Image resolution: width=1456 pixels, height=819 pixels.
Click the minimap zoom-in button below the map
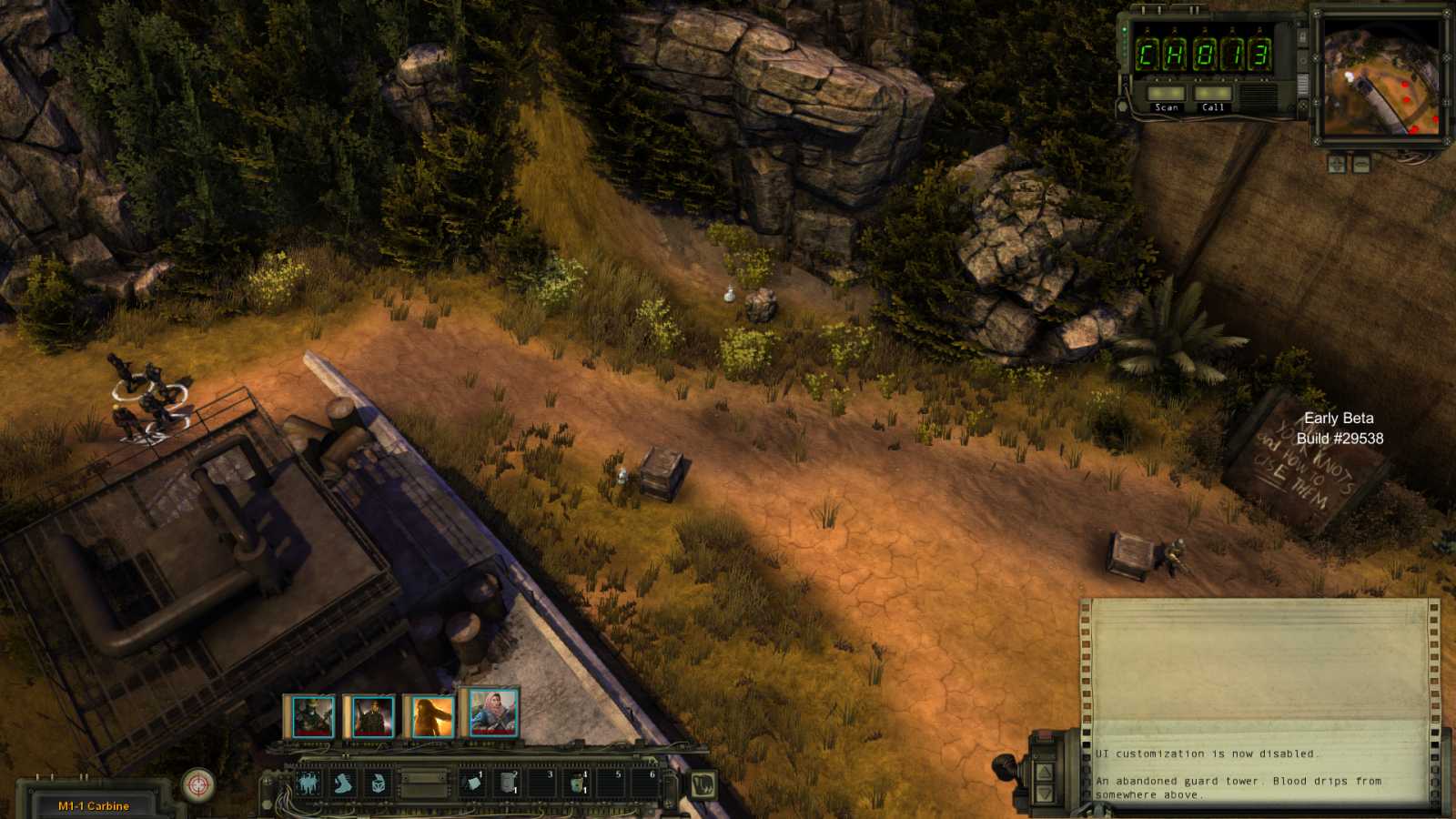pos(1337,164)
